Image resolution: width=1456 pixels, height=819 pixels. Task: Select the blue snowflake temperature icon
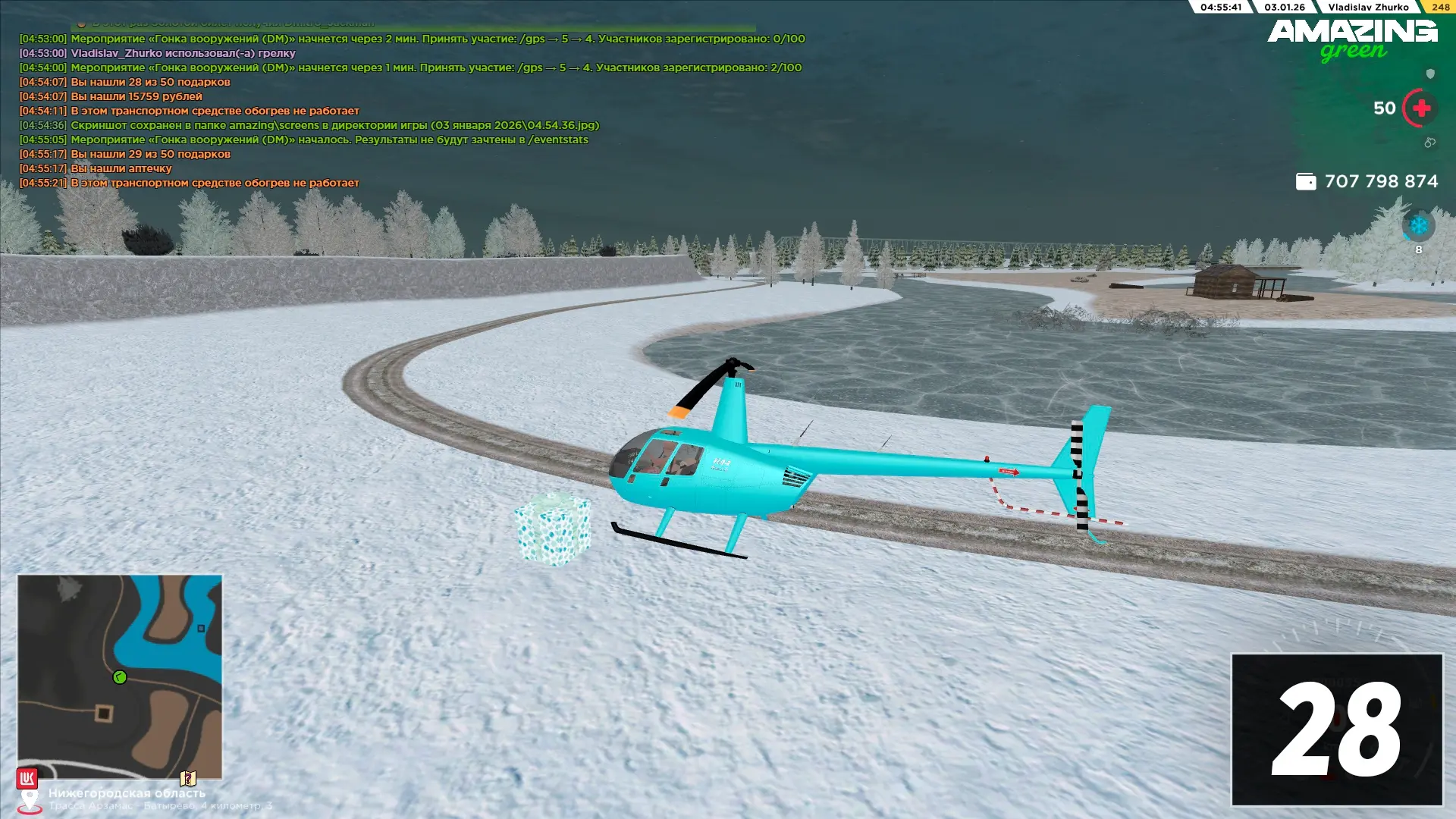[x=1418, y=225]
